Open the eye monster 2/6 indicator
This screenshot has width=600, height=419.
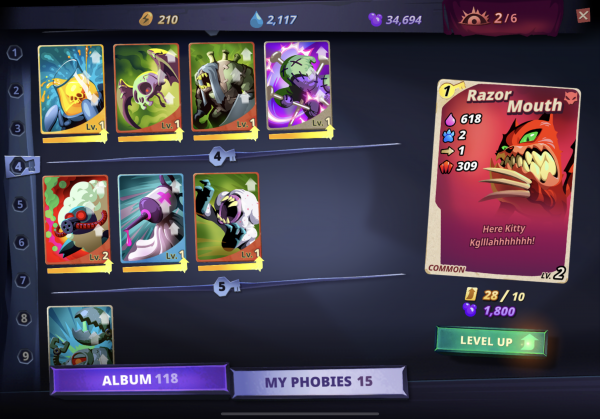[489, 17]
